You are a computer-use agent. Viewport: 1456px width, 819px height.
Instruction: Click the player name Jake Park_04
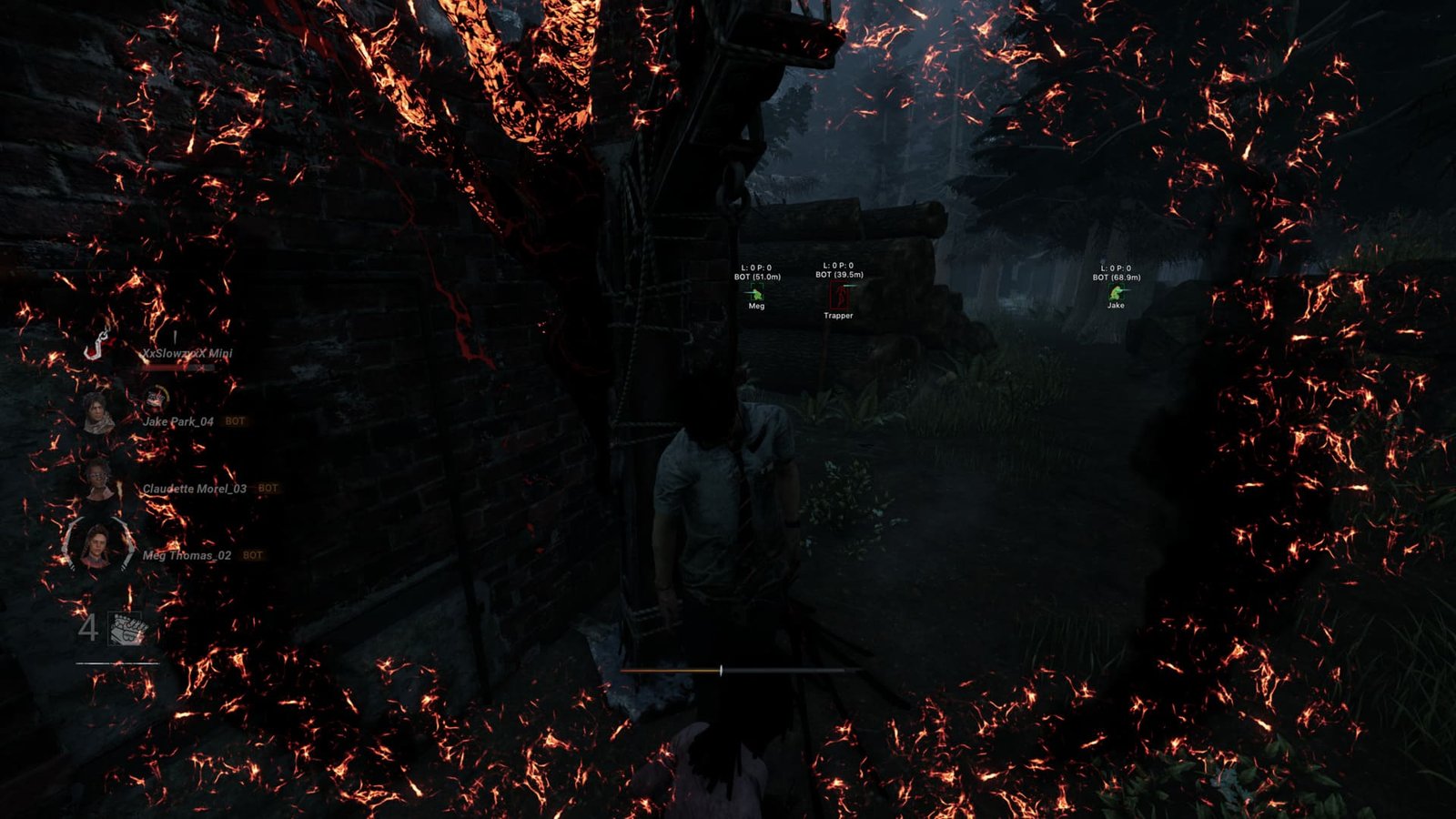pos(177,421)
